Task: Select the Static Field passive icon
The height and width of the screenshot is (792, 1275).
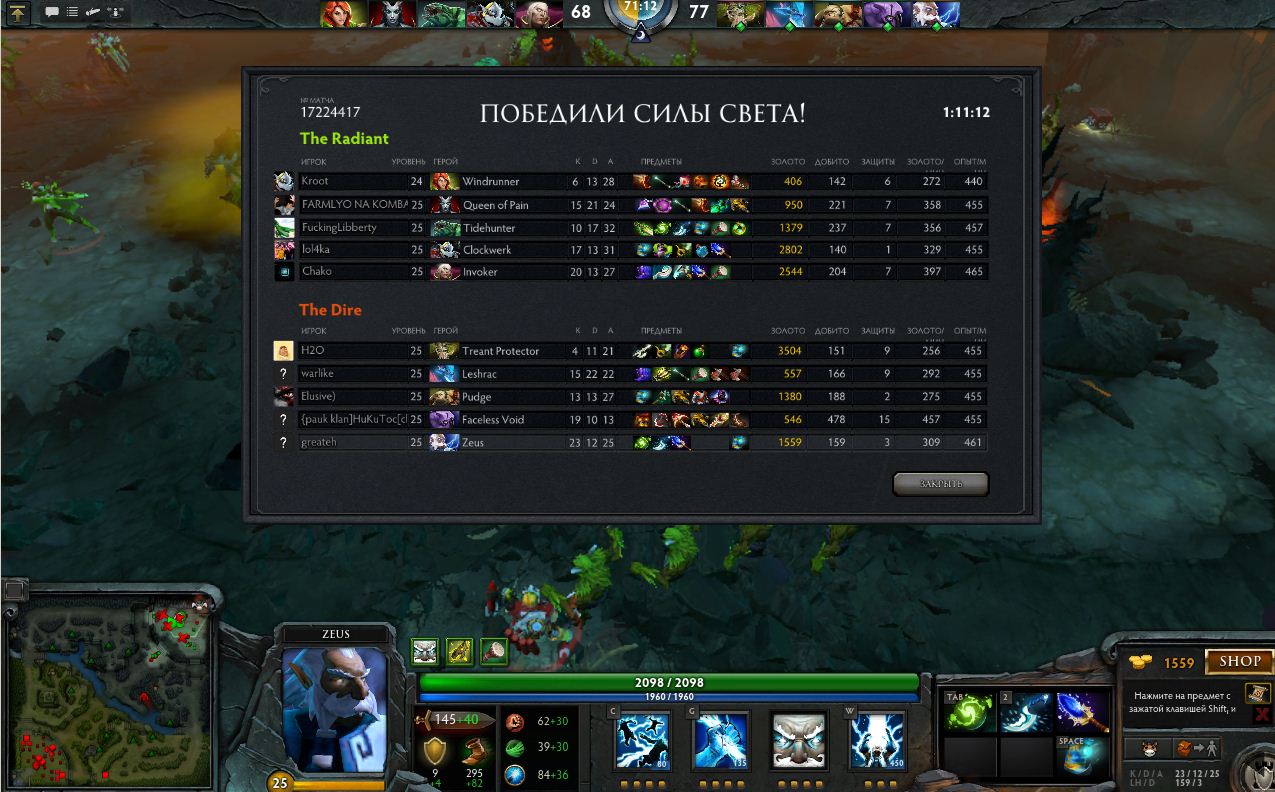Action: [x=799, y=740]
